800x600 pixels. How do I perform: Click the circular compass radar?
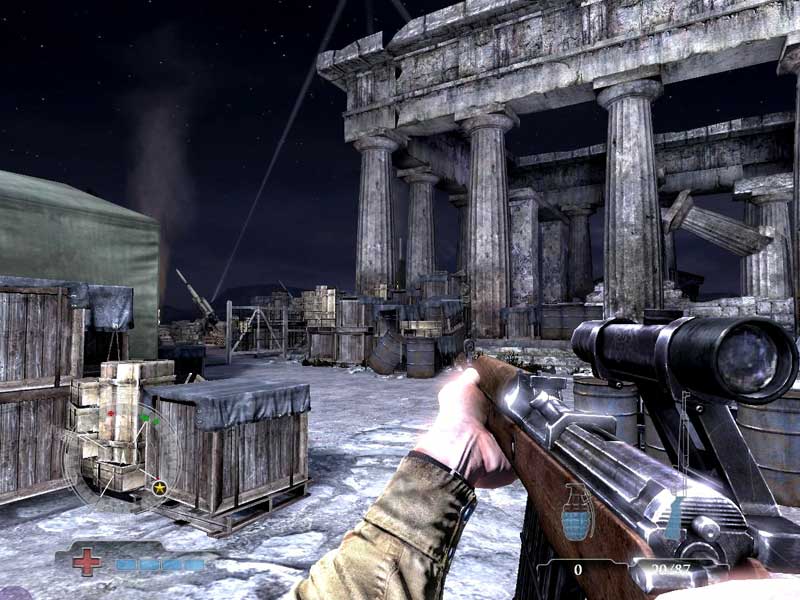(x=120, y=456)
